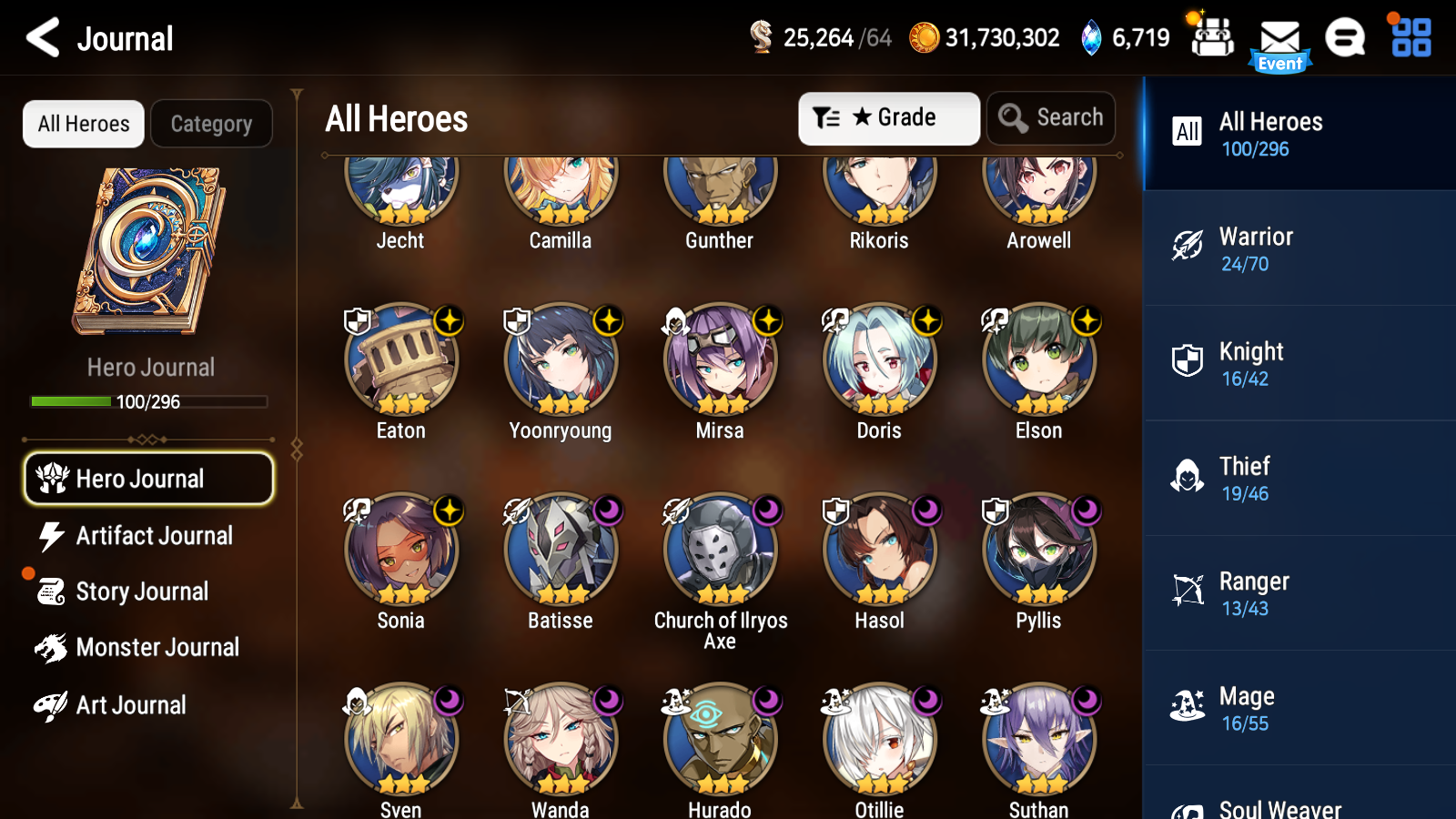Open the Monster Journal
This screenshot has width=1456, height=819.
149,647
